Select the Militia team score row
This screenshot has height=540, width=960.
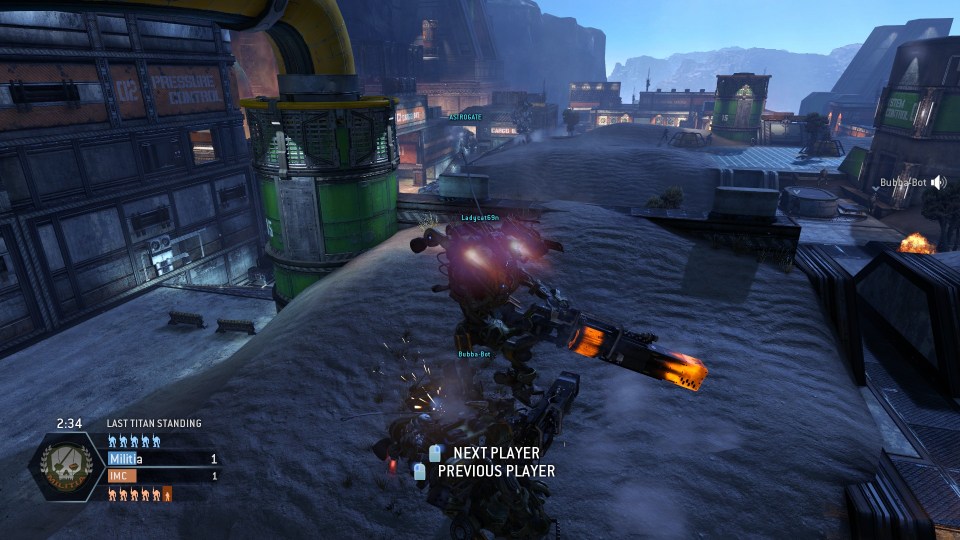click(162, 459)
